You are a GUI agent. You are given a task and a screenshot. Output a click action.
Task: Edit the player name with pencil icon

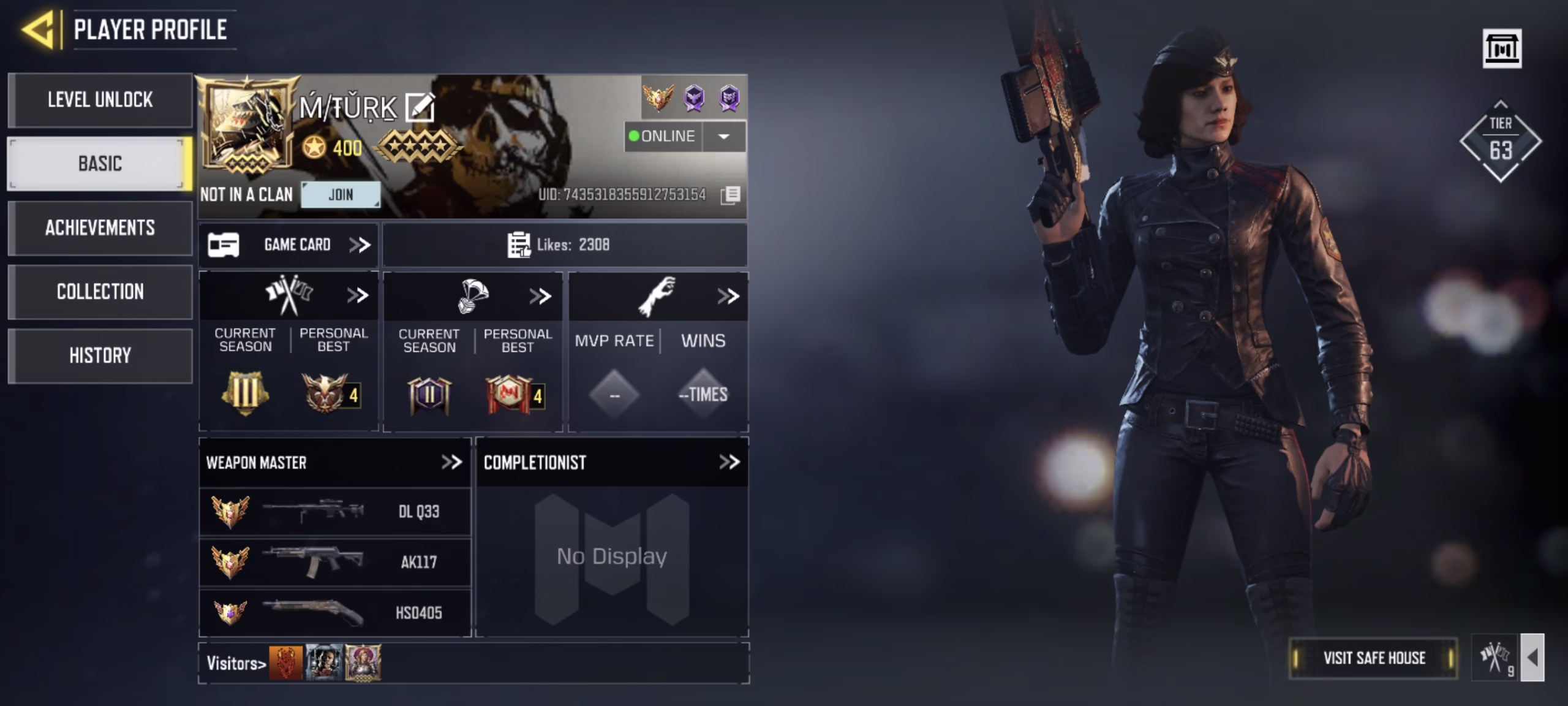coord(421,108)
